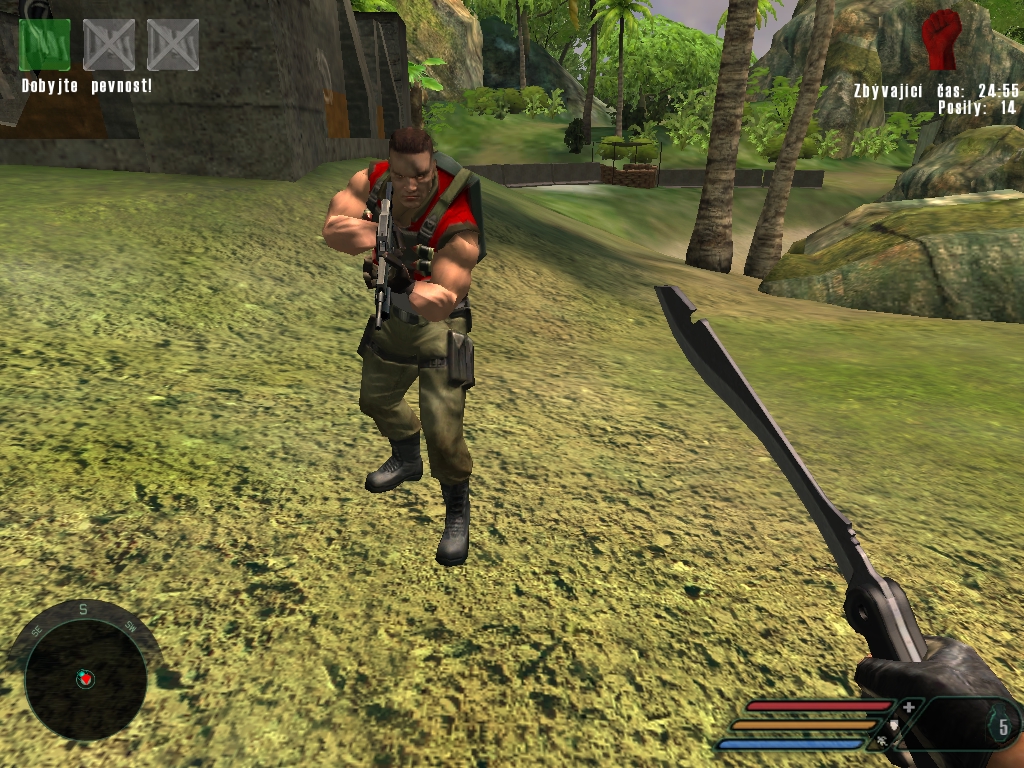
Task: Select the red fist team icon
Action: [x=940, y=40]
